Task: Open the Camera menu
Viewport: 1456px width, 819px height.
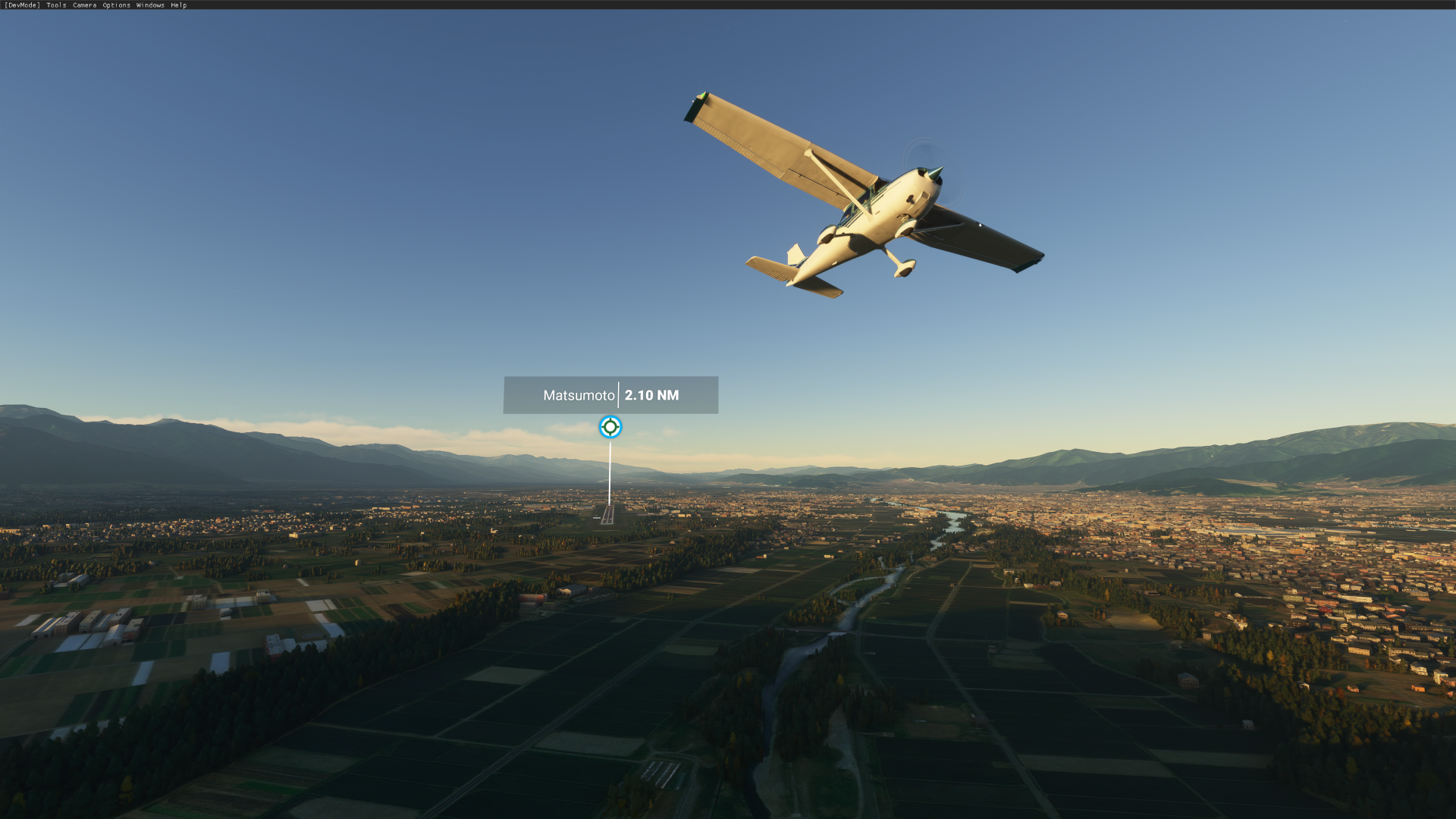Action: 83,5
